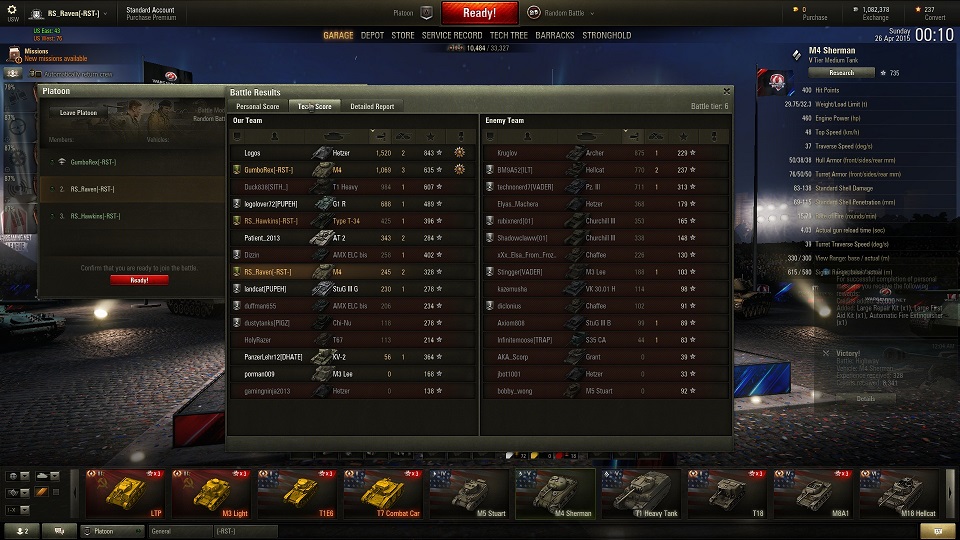Open the Stronghold menu
Viewport: 960px width, 540px height.
(607, 35)
